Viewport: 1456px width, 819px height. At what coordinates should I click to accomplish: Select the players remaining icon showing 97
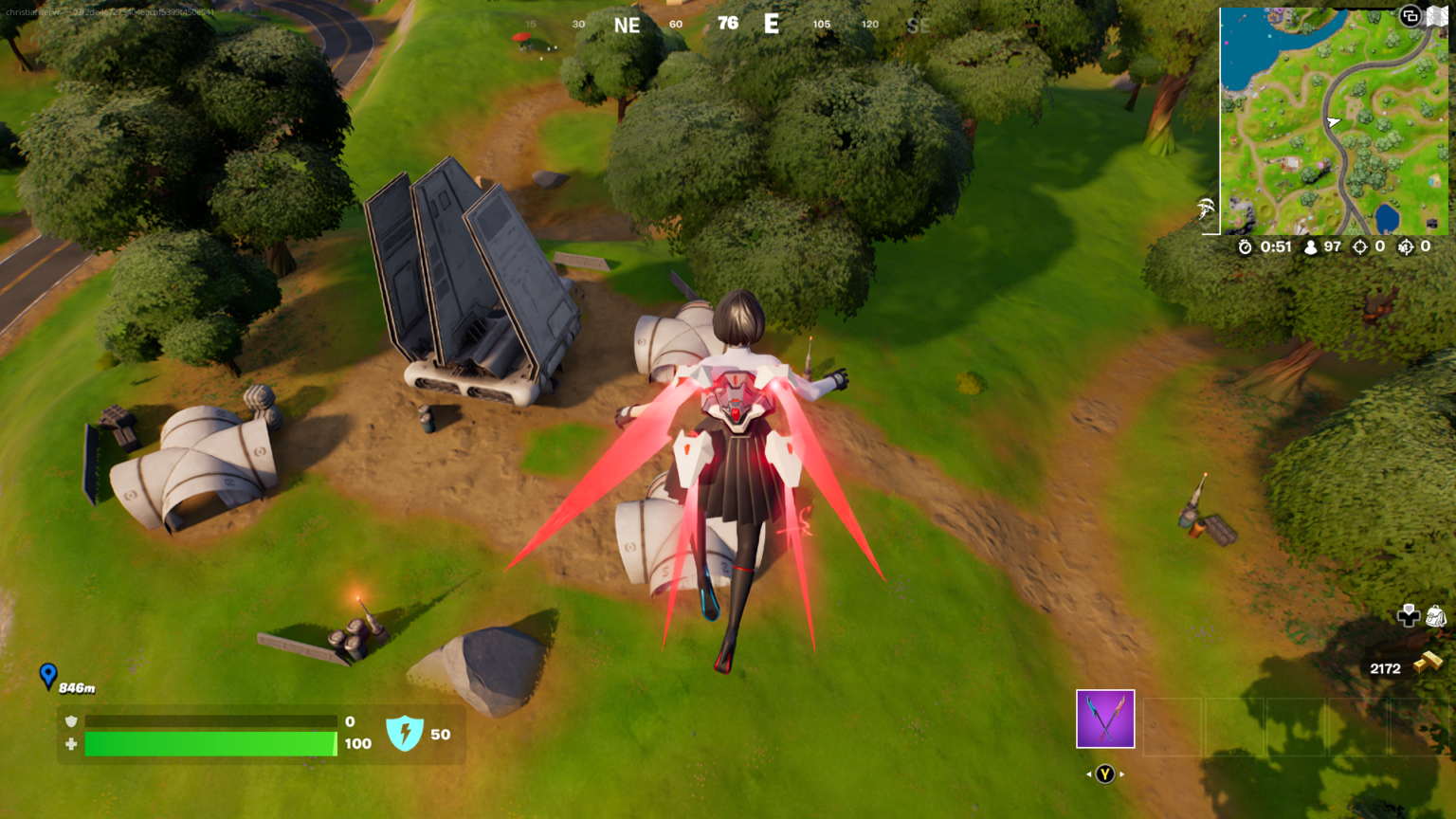click(x=1310, y=246)
